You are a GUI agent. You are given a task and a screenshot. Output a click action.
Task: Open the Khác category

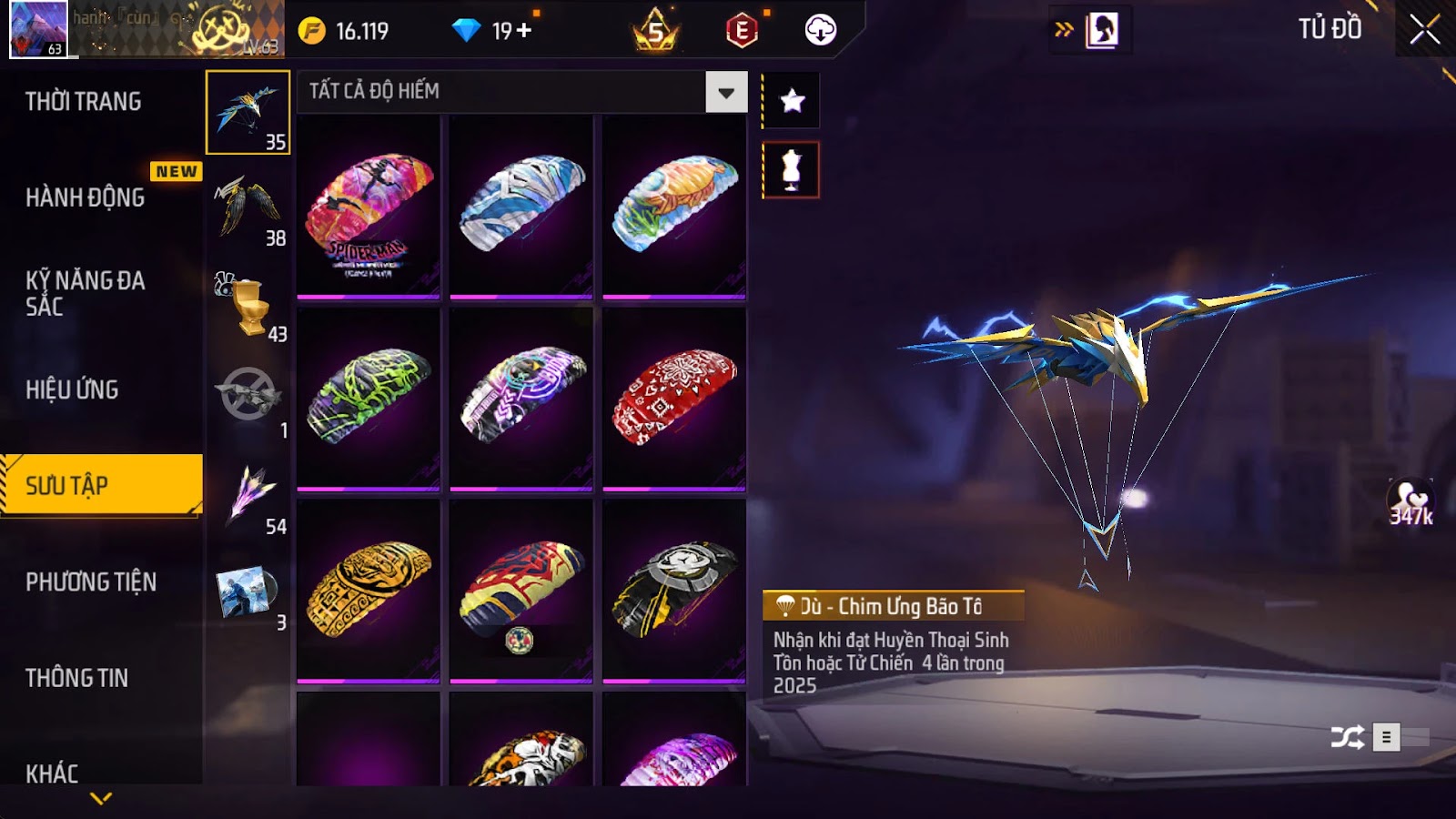(52, 773)
